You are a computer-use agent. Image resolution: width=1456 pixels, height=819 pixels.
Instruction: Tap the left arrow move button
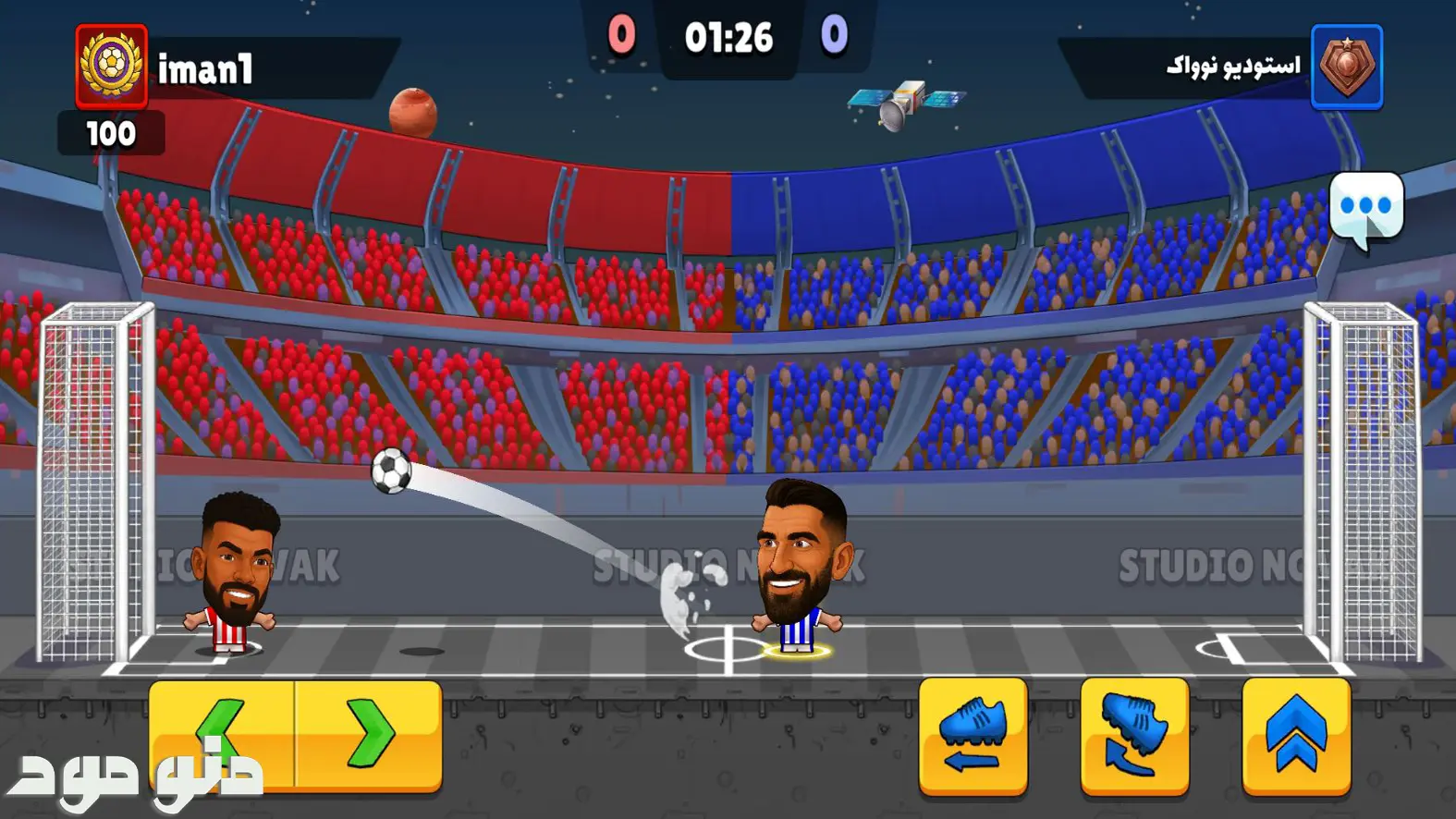point(222,735)
